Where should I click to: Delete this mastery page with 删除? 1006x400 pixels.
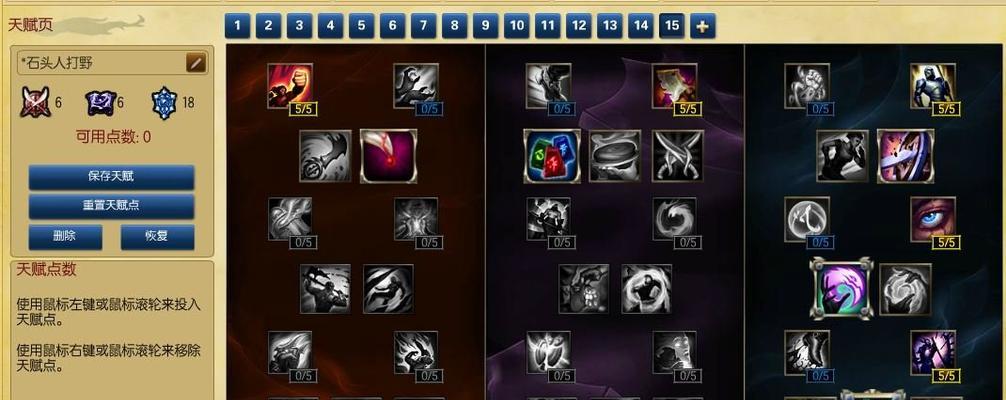click(65, 237)
